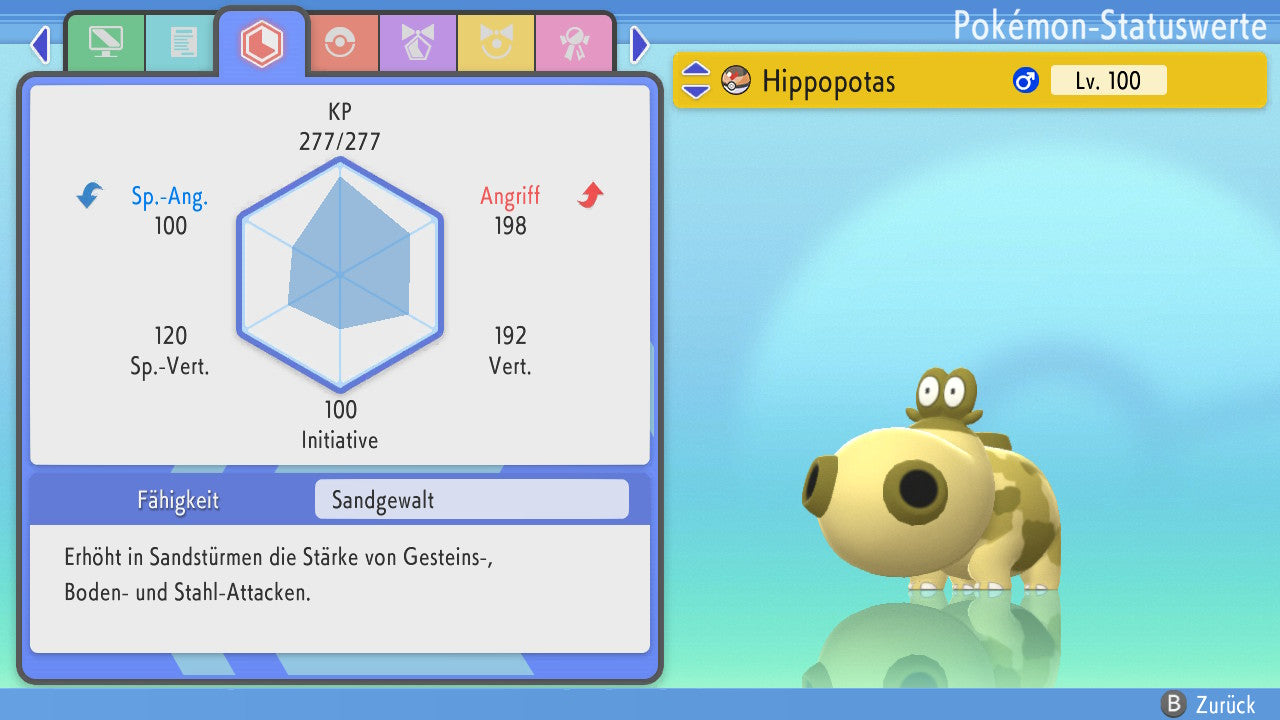Image resolution: width=1280 pixels, height=720 pixels.
Task: Switch Pokémon with the up-down arrows icon
Action: (696, 80)
